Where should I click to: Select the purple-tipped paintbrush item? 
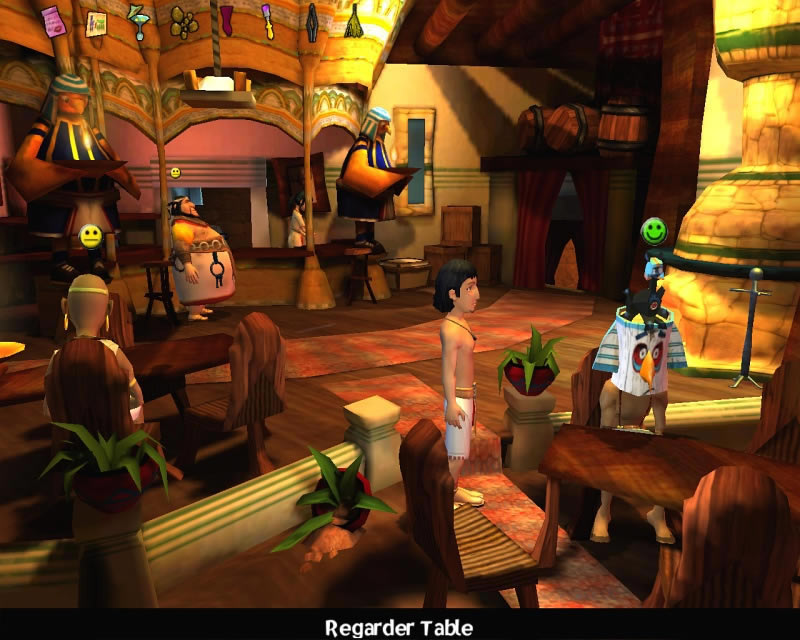[269, 19]
